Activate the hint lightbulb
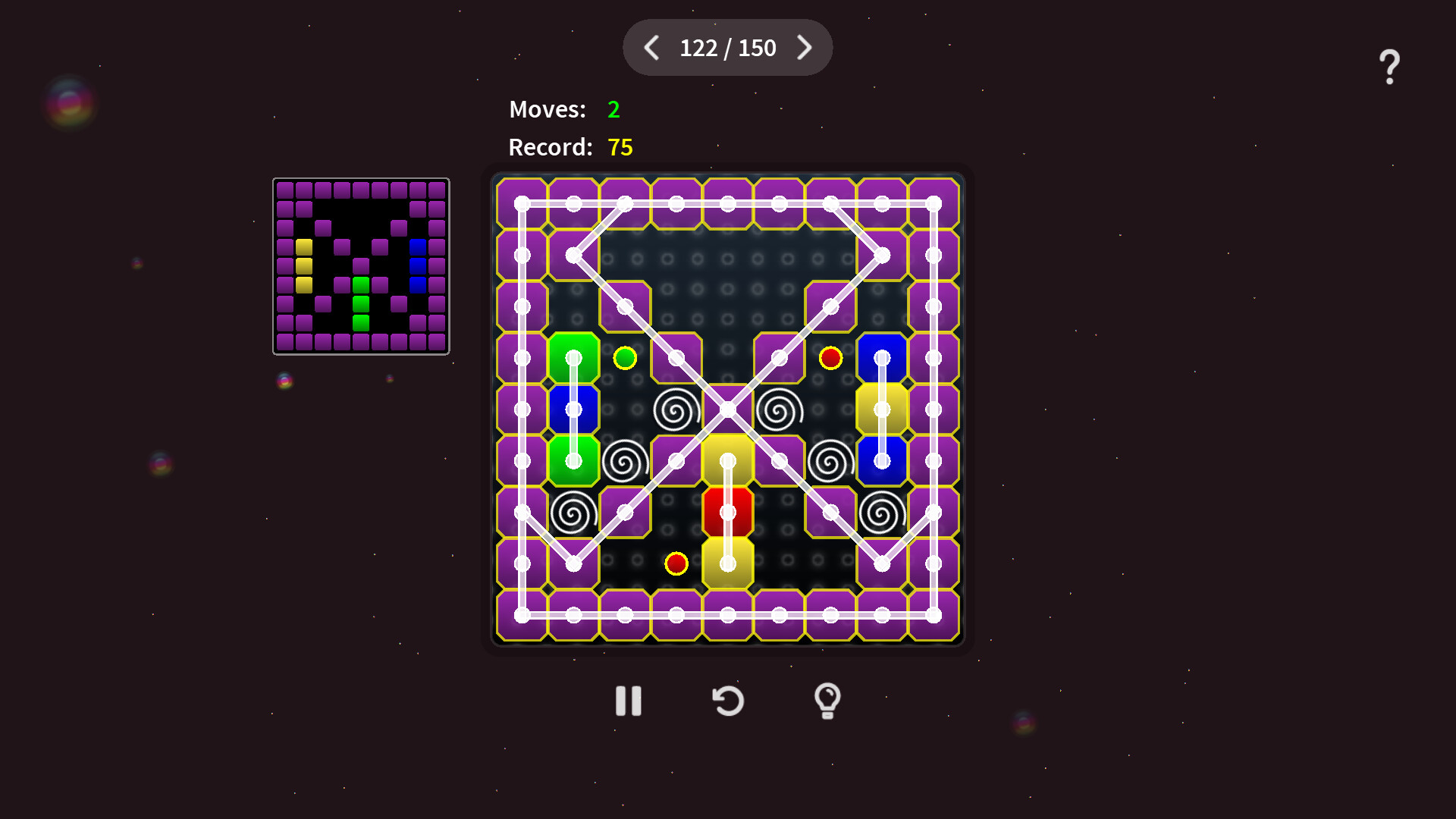 (828, 701)
